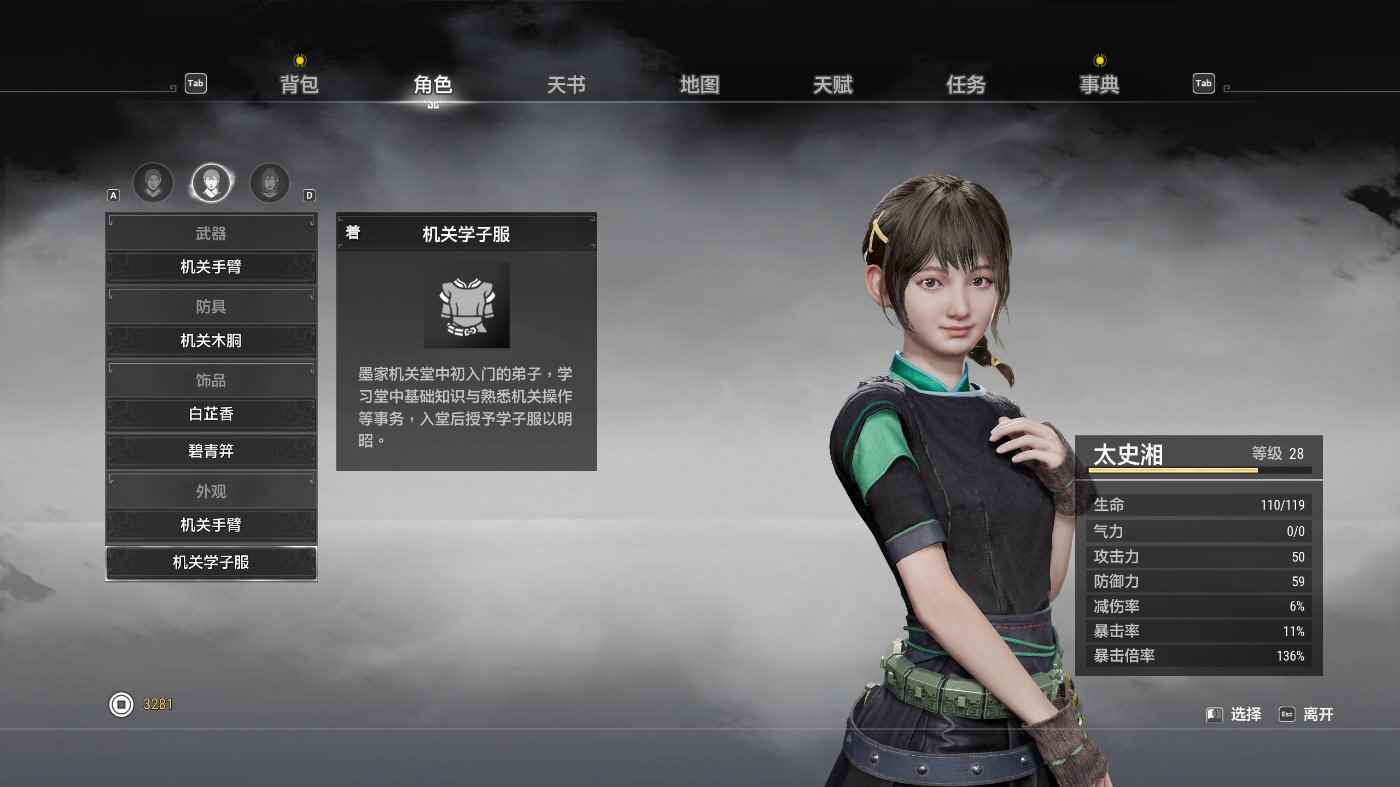Image resolution: width=1400 pixels, height=787 pixels.
Task: Select the left character portrait icon
Action: 153,183
